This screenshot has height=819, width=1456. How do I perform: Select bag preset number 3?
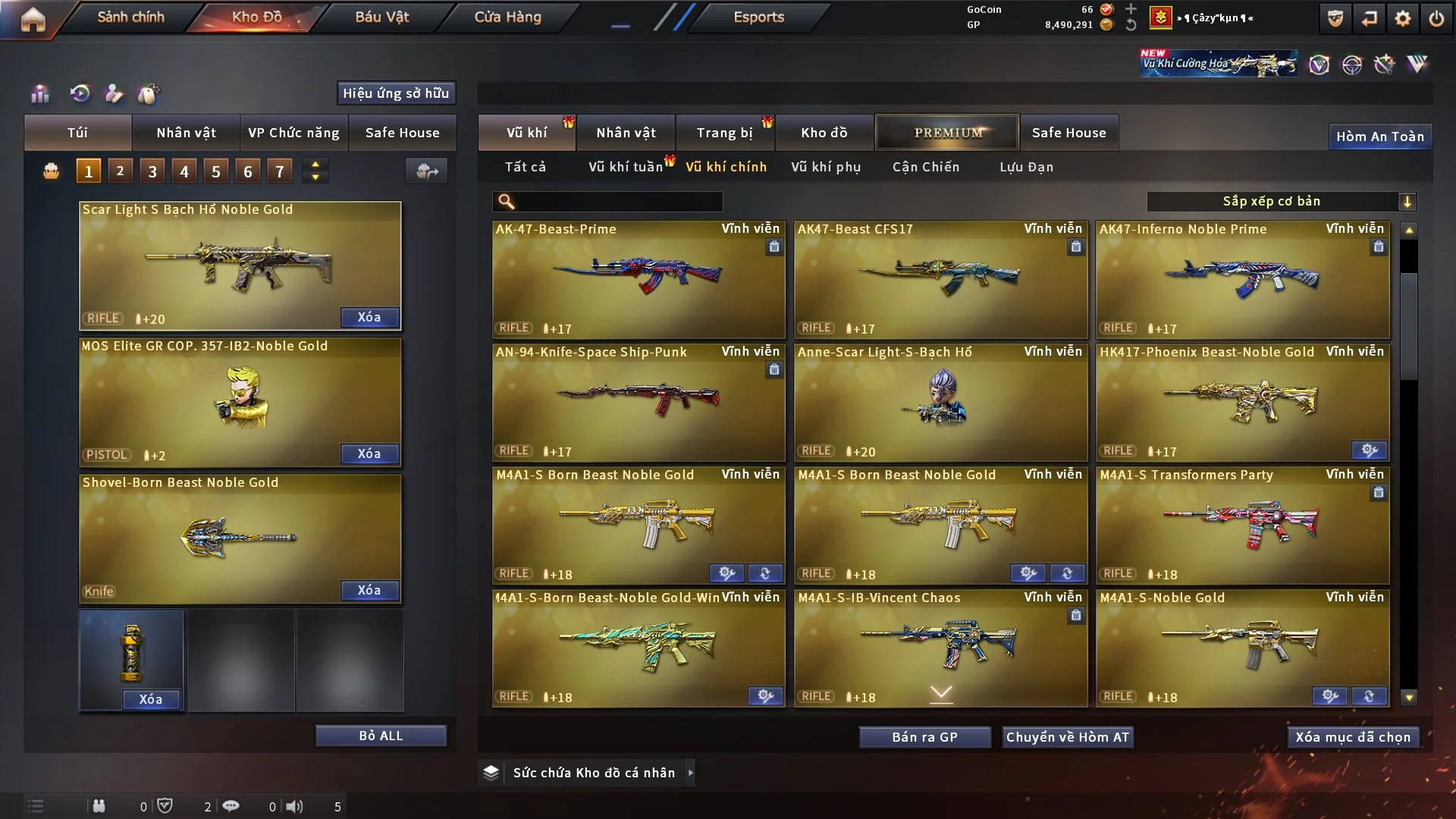coord(152,171)
